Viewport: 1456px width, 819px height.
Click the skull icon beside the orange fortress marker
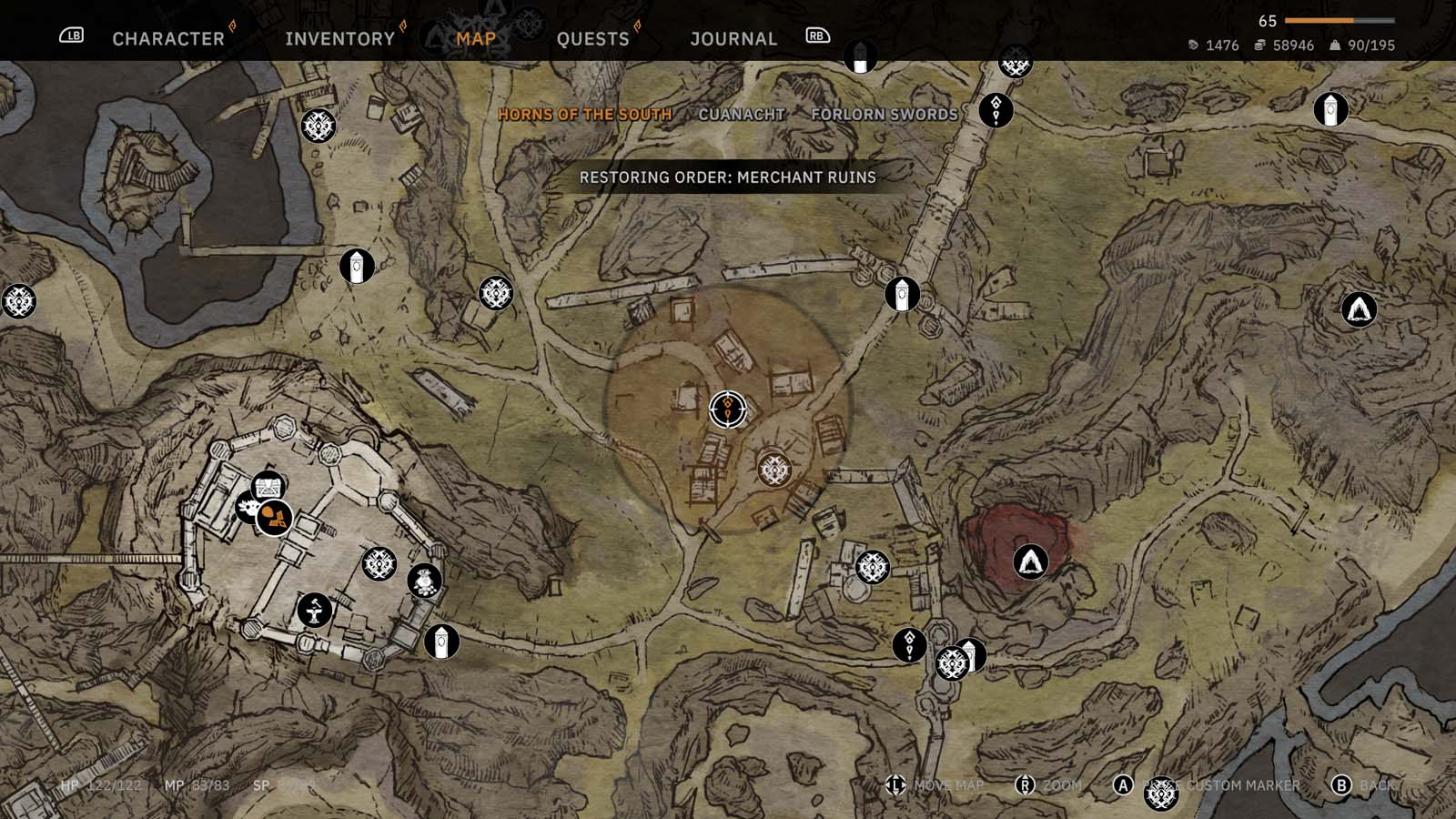(247, 507)
